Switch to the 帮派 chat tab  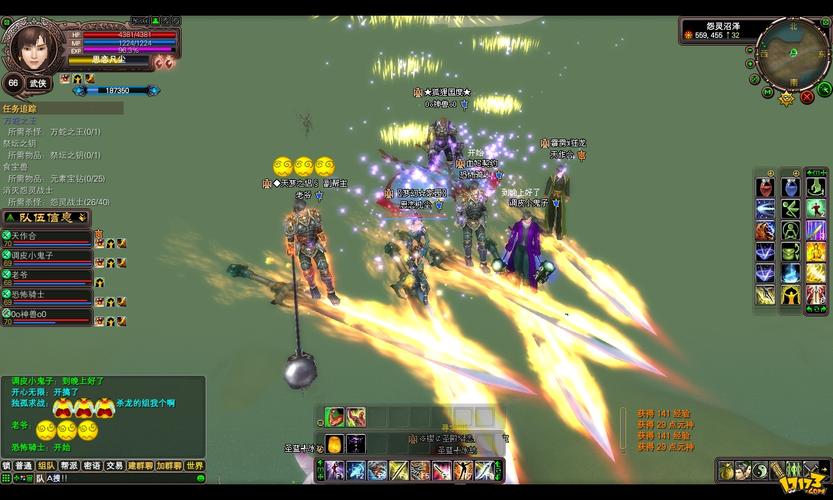(69, 466)
